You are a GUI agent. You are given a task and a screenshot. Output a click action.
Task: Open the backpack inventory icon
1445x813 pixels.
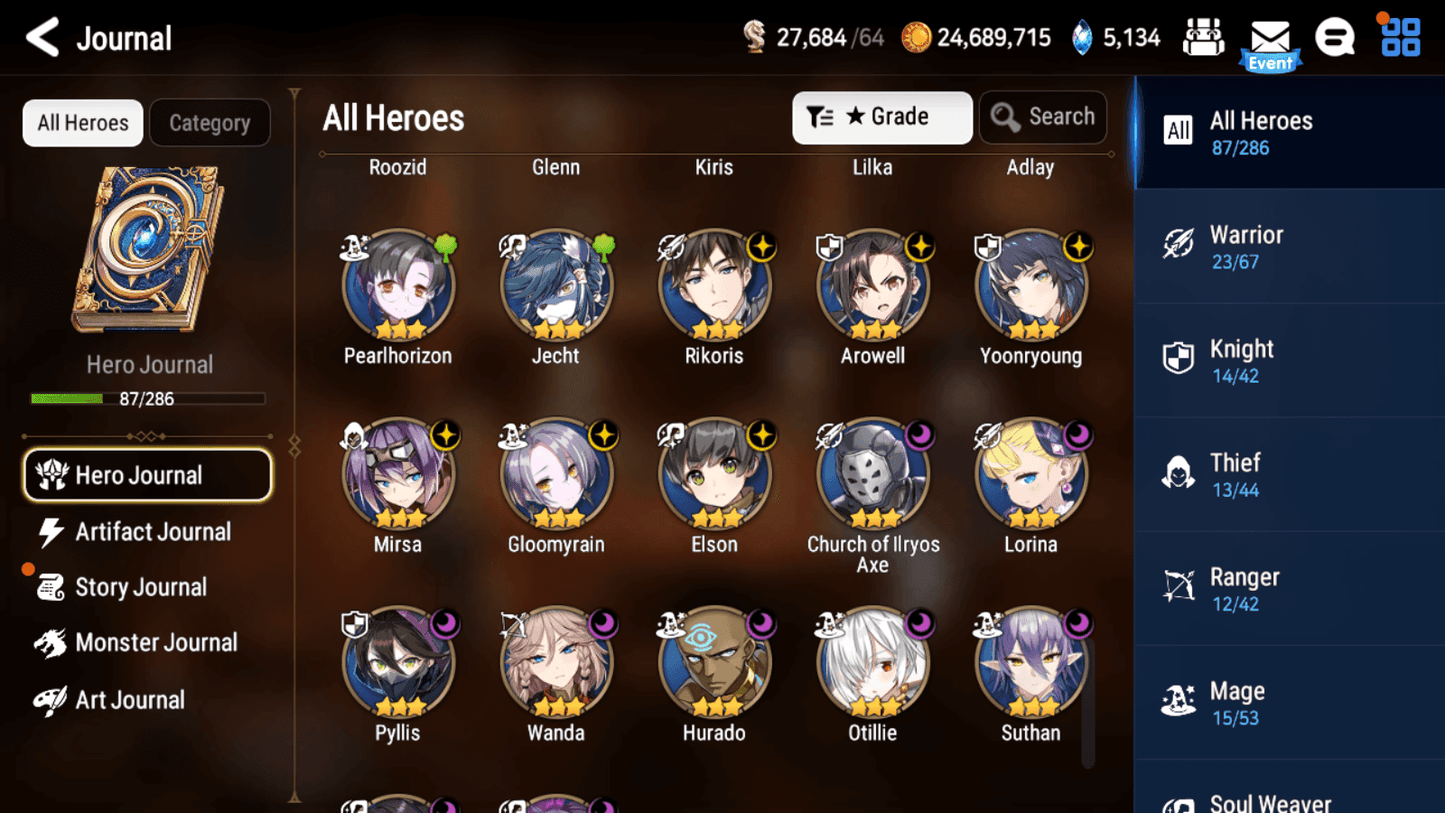1204,36
